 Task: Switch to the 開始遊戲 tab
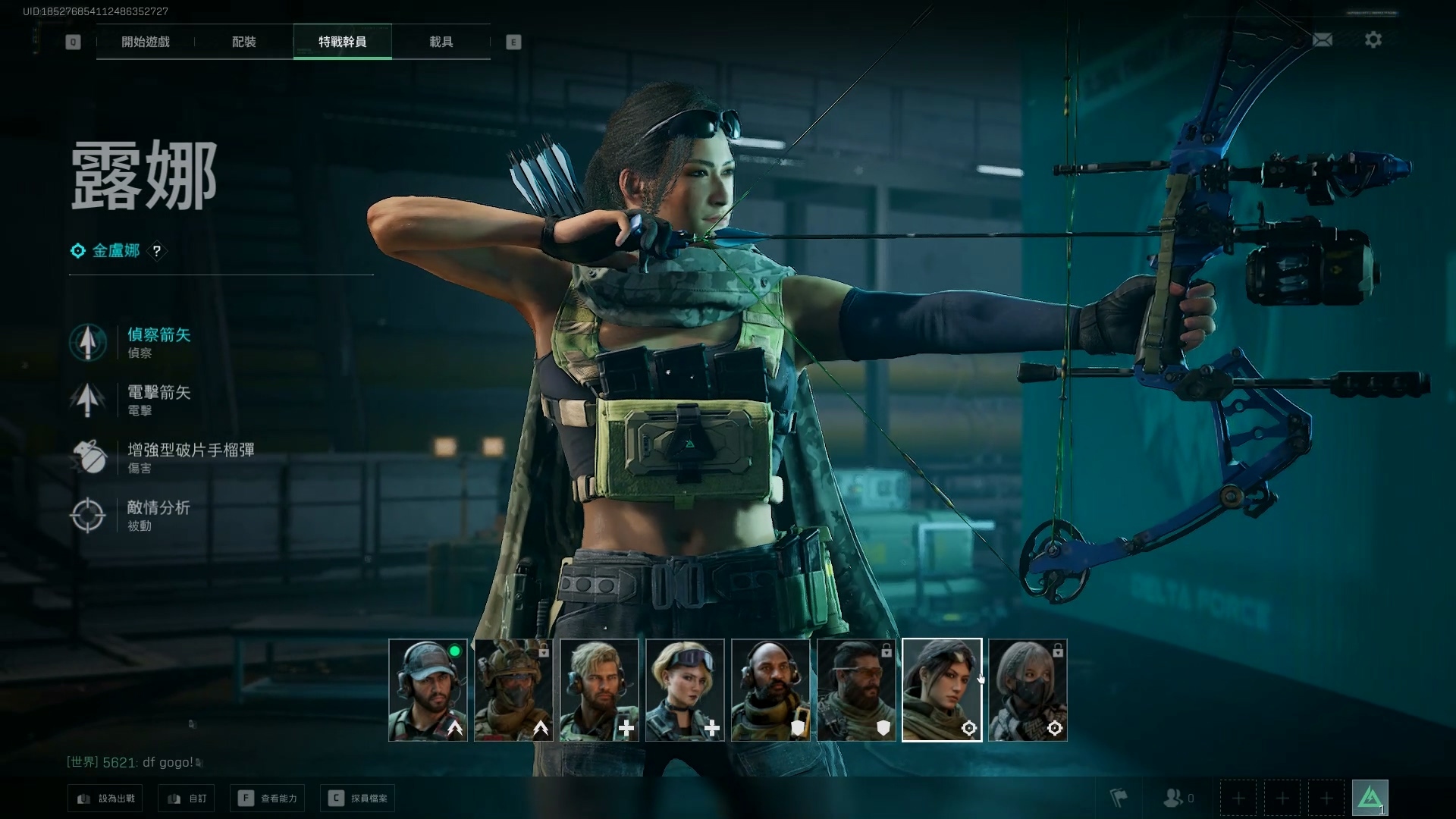click(x=146, y=42)
